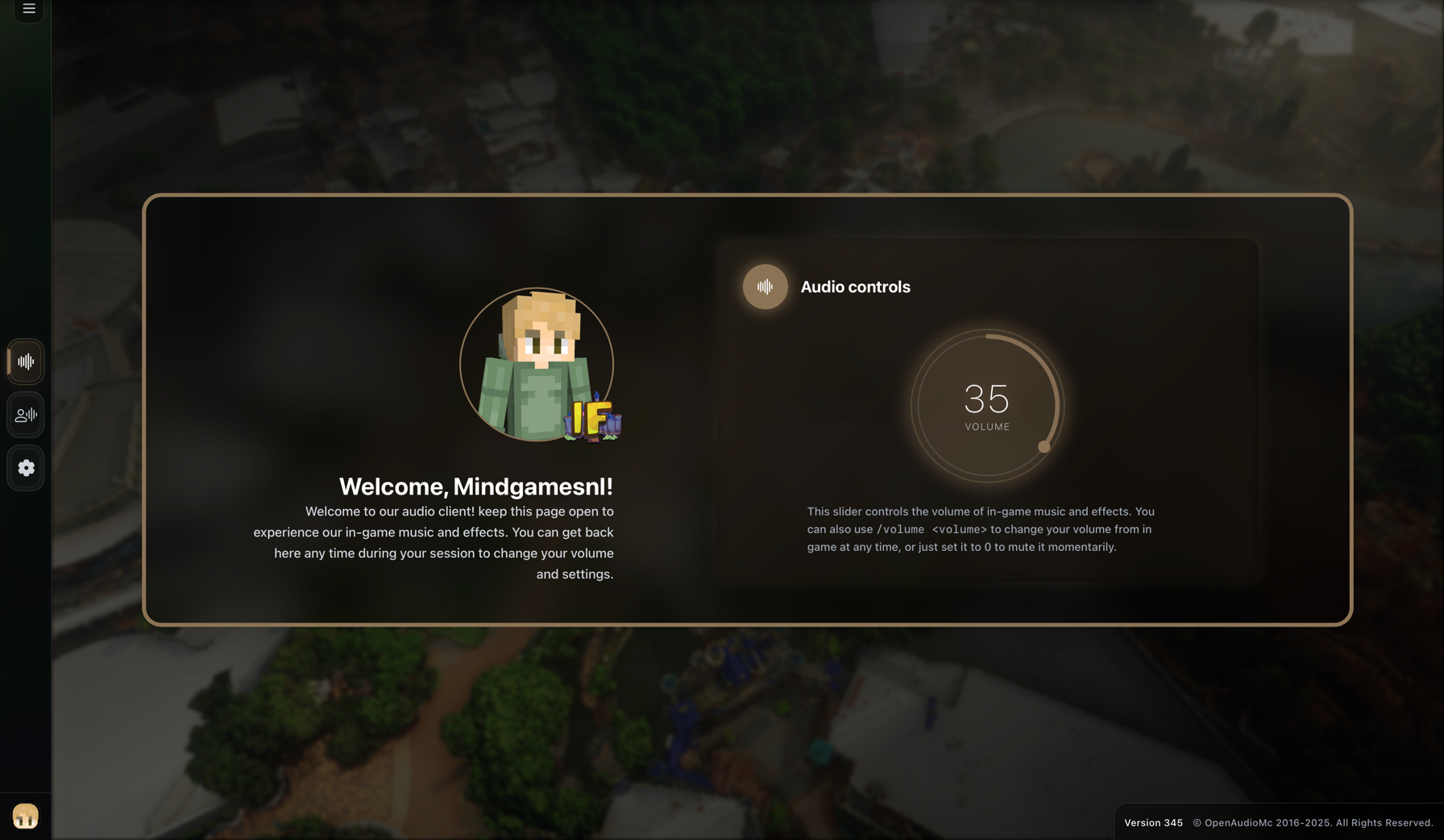
Task: Click the circular waveform icon beside Audio controls
Action: click(x=765, y=287)
